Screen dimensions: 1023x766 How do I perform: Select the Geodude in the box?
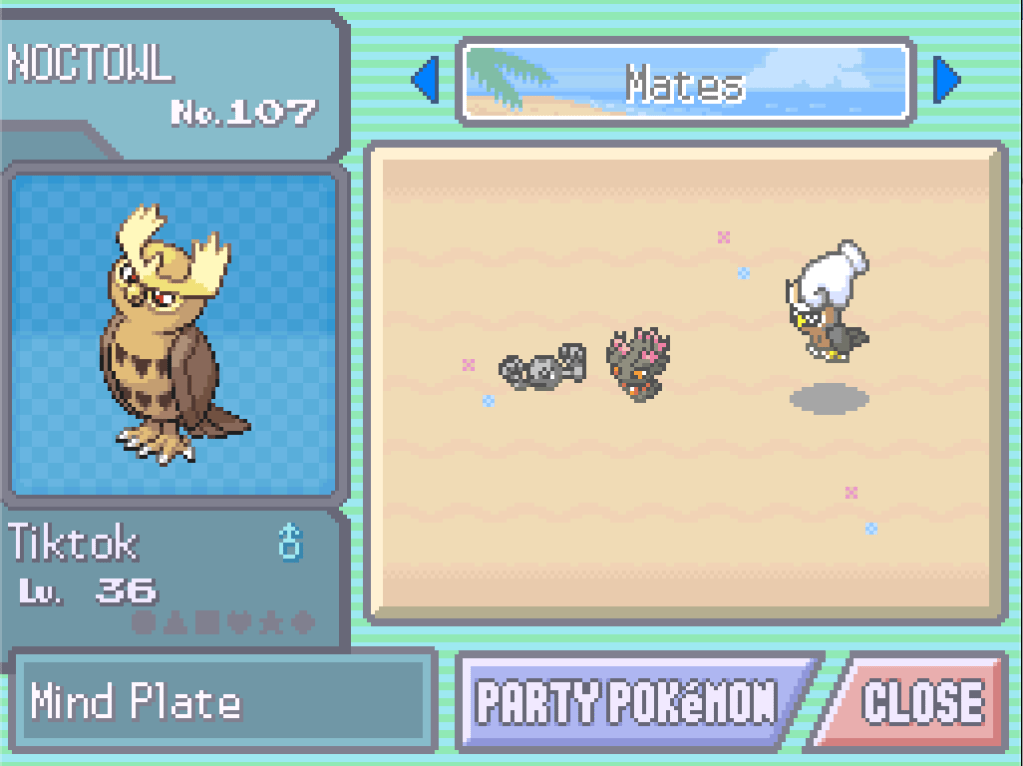pos(543,368)
